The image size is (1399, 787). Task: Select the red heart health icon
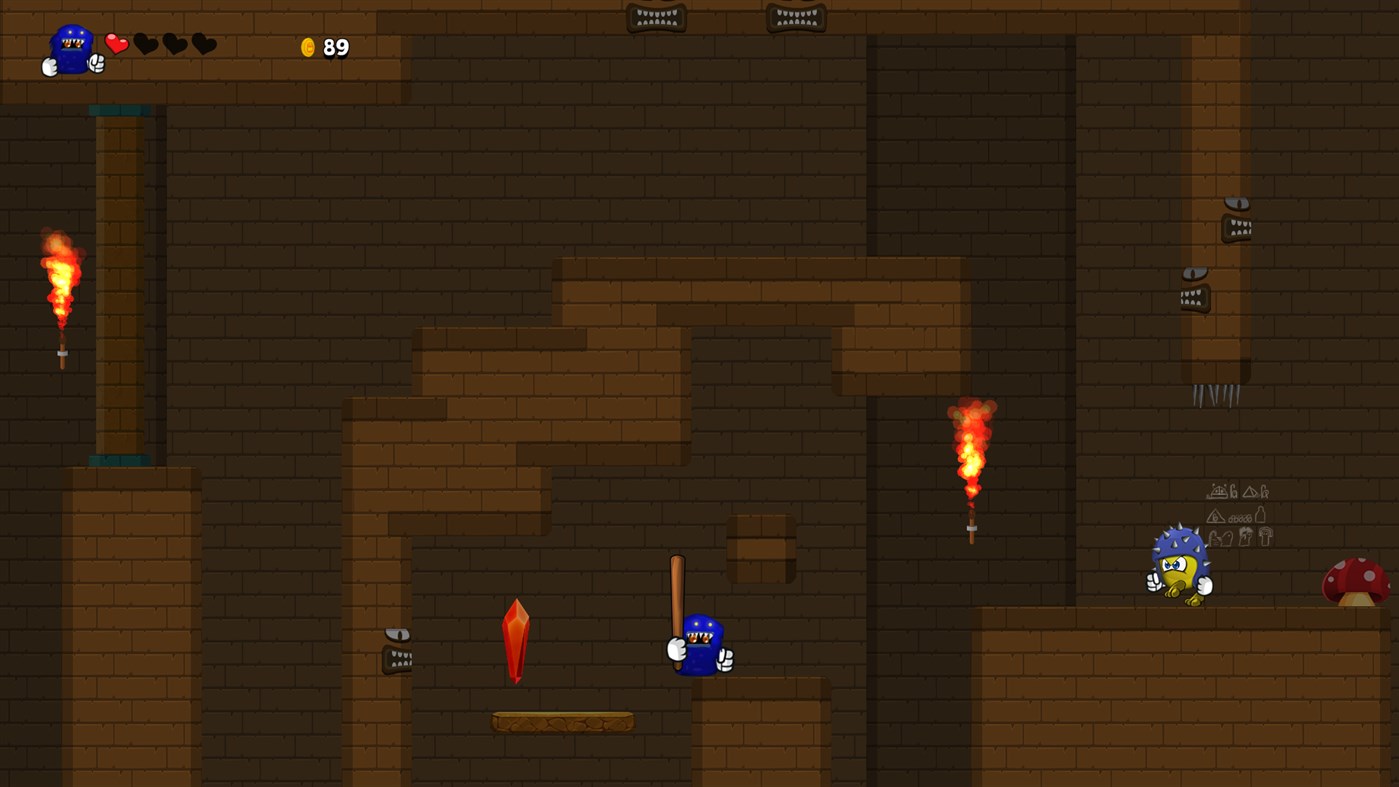(116, 43)
